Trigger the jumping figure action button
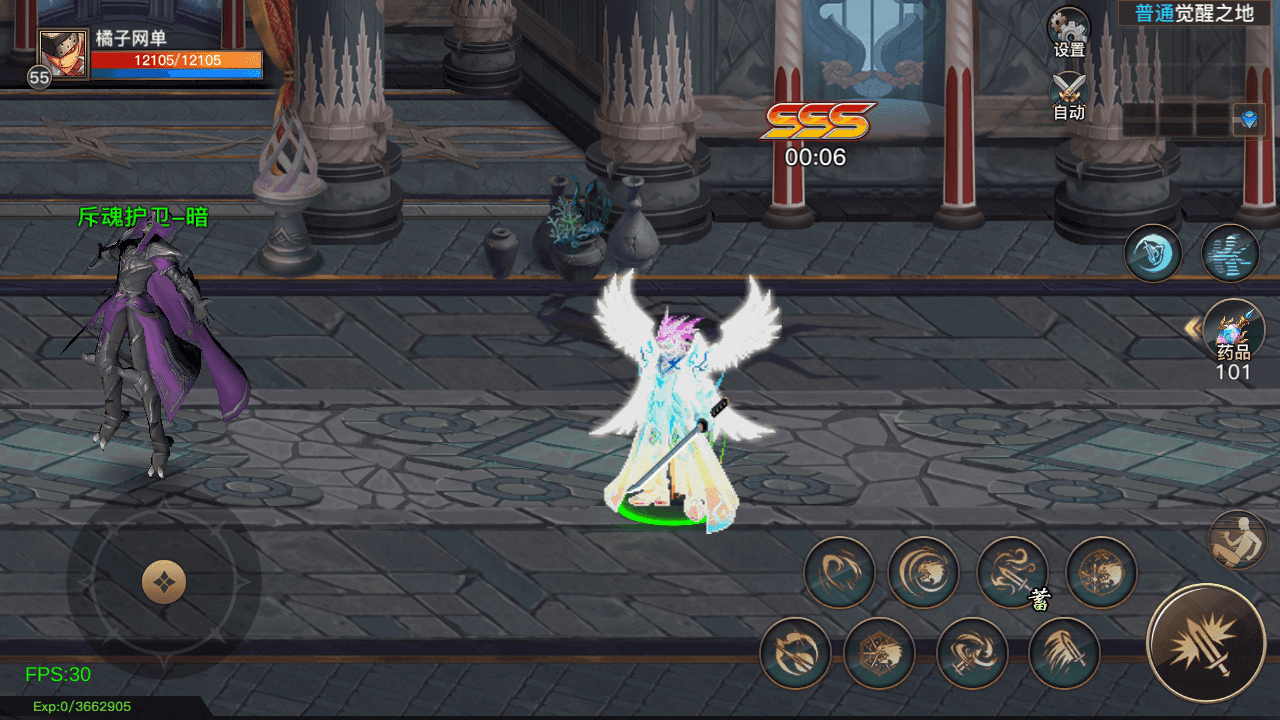Viewport: 1280px width, 720px height. point(1238,540)
